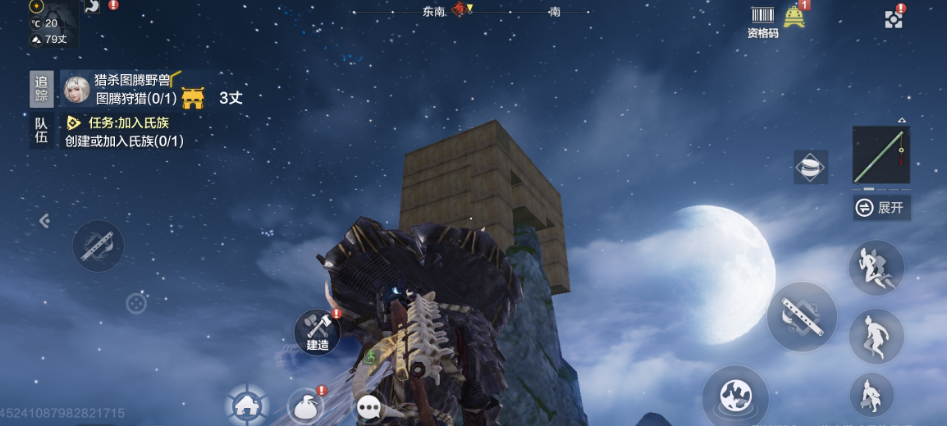Select the green staff weapon slot
Screen dimensions: 947x426
[880, 155]
